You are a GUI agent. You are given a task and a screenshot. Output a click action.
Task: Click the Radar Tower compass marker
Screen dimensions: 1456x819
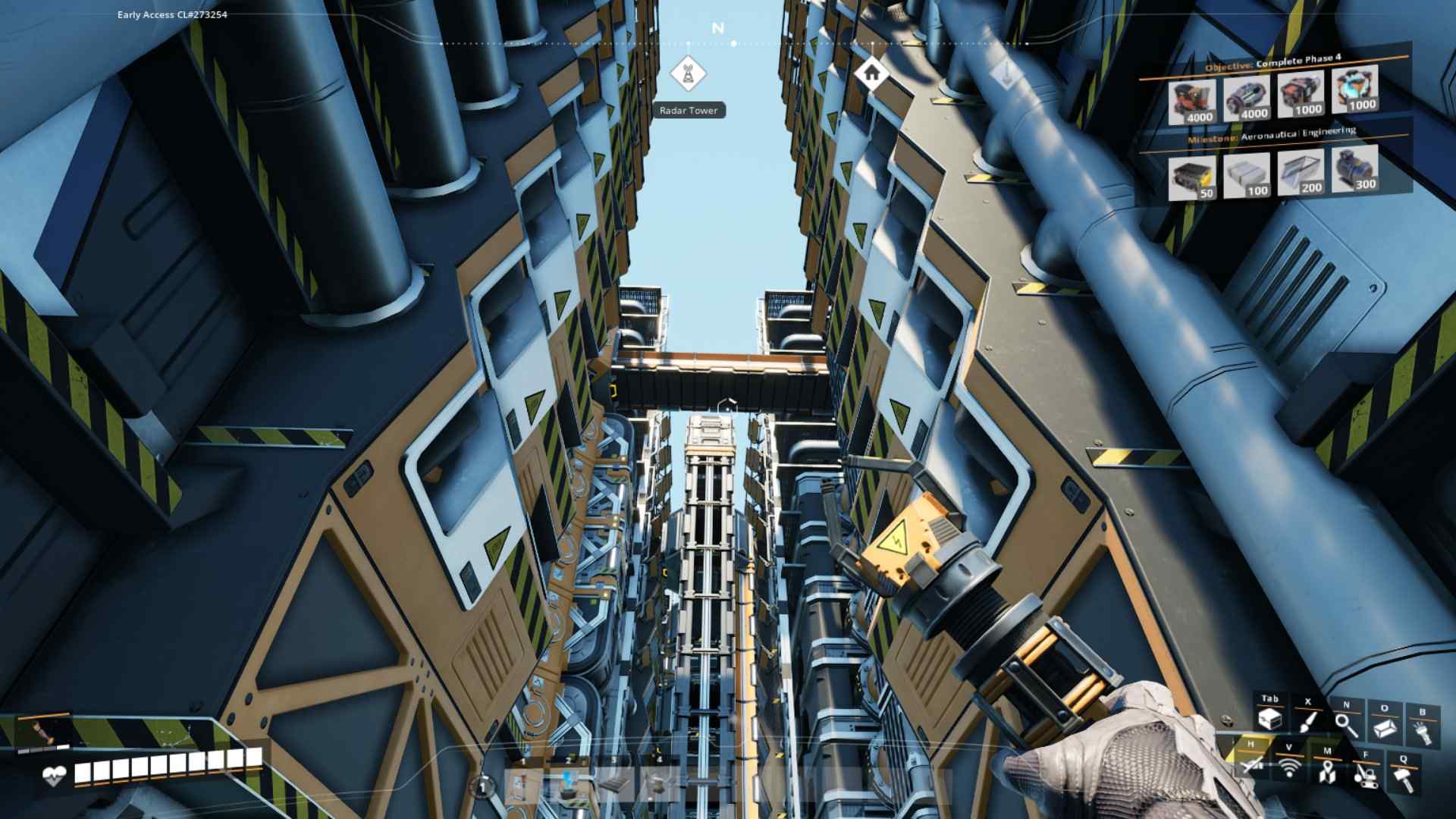tap(687, 74)
